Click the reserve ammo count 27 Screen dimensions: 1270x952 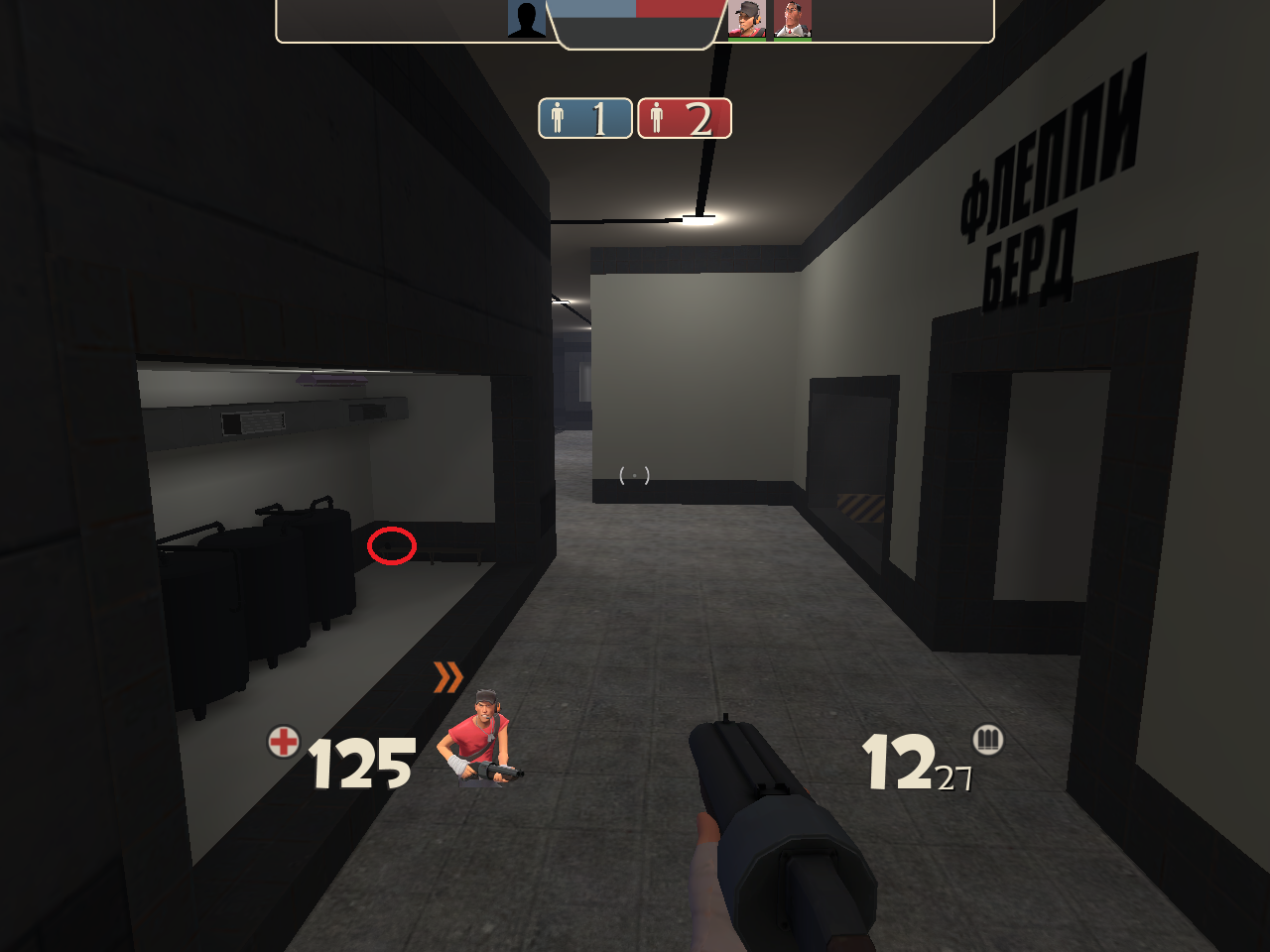coord(954,776)
